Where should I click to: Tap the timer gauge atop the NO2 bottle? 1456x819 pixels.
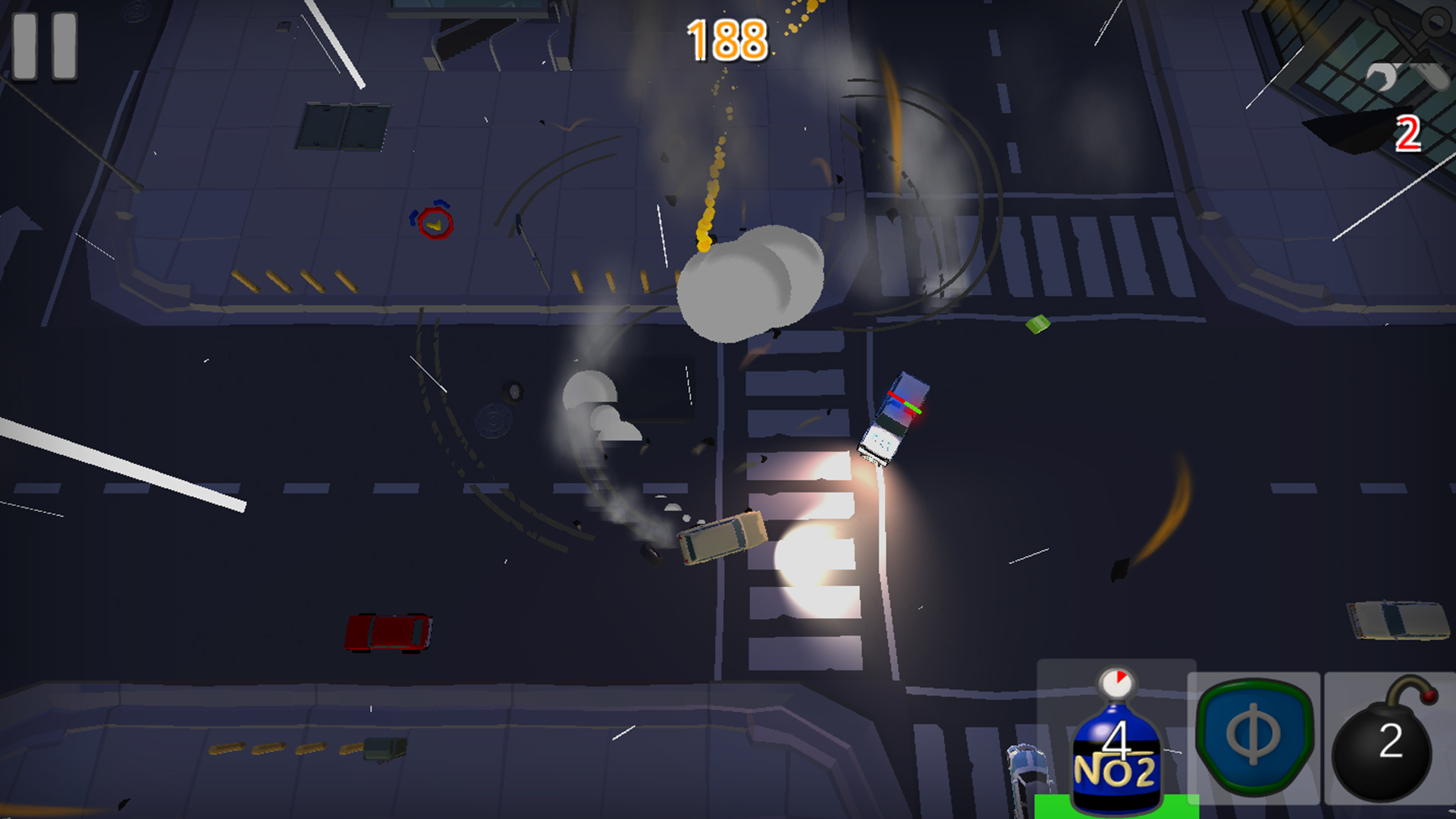click(1115, 682)
